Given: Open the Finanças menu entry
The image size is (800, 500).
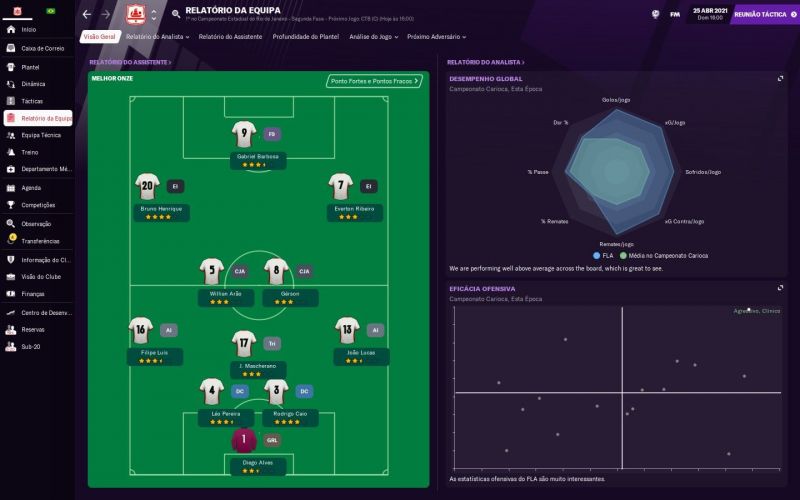Looking at the screenshot, I should (33, 294).
